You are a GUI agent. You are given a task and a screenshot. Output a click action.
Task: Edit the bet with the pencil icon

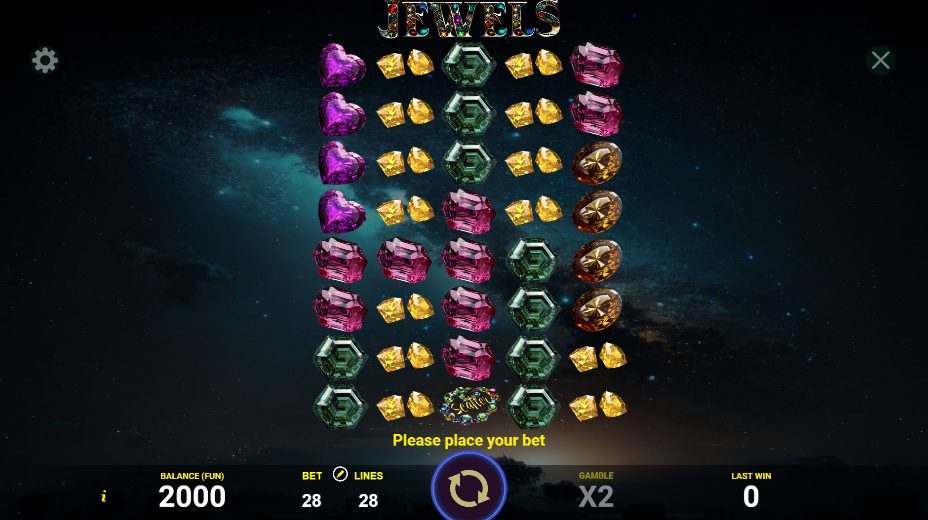339,475
